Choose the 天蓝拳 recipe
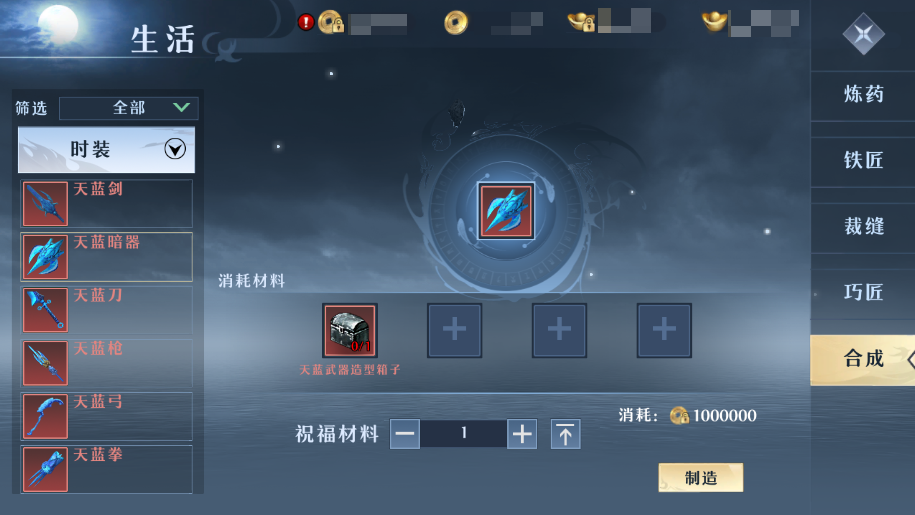The width and height of the screenshot is (915, 515). tap(107, 467)
